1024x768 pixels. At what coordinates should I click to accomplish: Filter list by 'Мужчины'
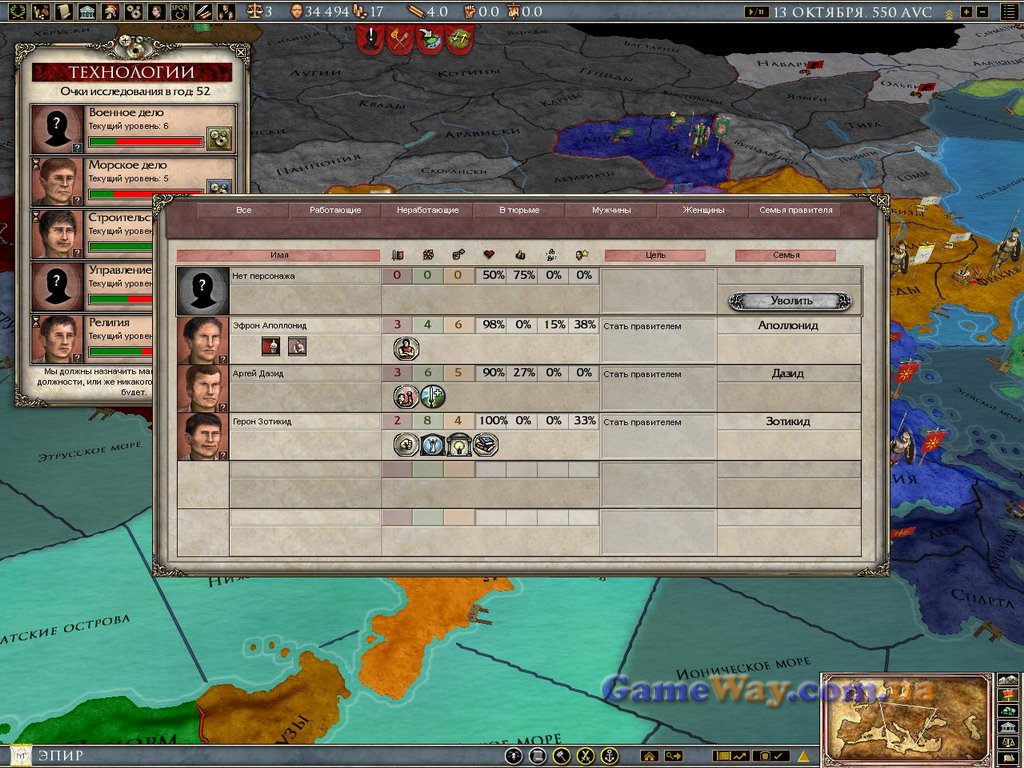tap(611, 211)
